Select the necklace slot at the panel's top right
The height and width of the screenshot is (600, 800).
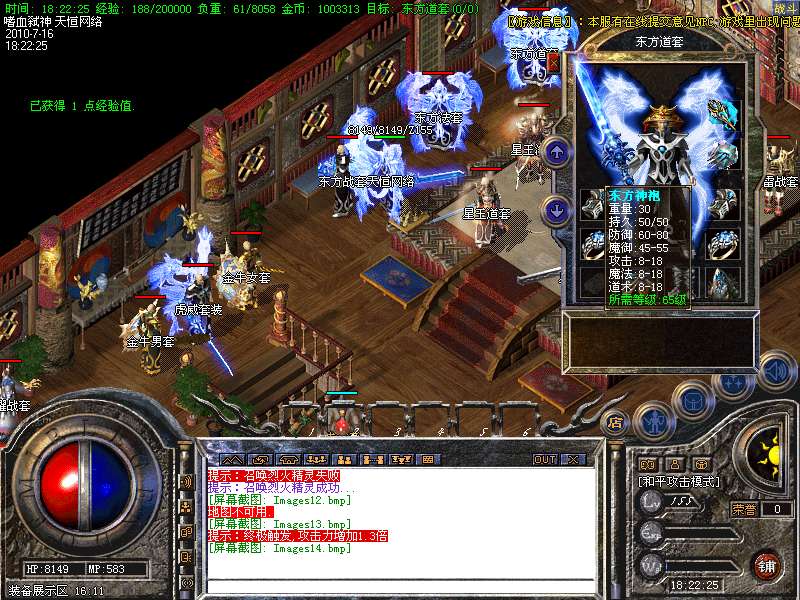(723, 113)
